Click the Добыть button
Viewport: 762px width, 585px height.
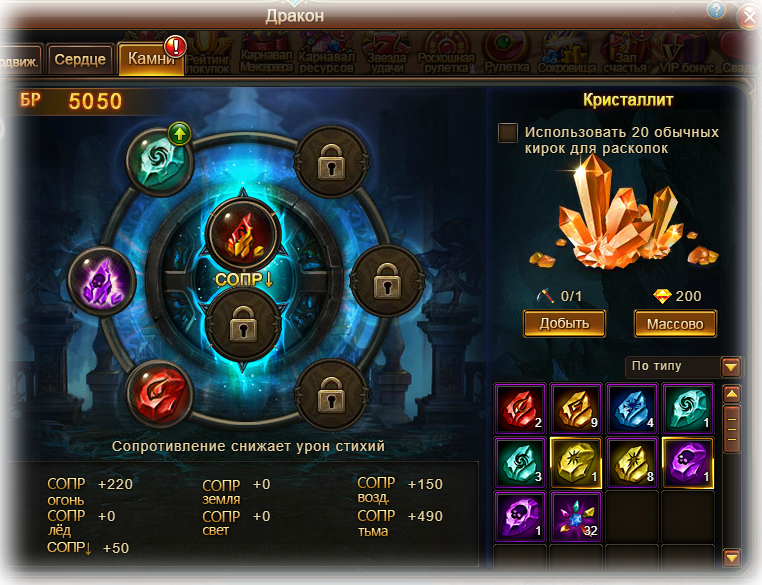(564, 323)
